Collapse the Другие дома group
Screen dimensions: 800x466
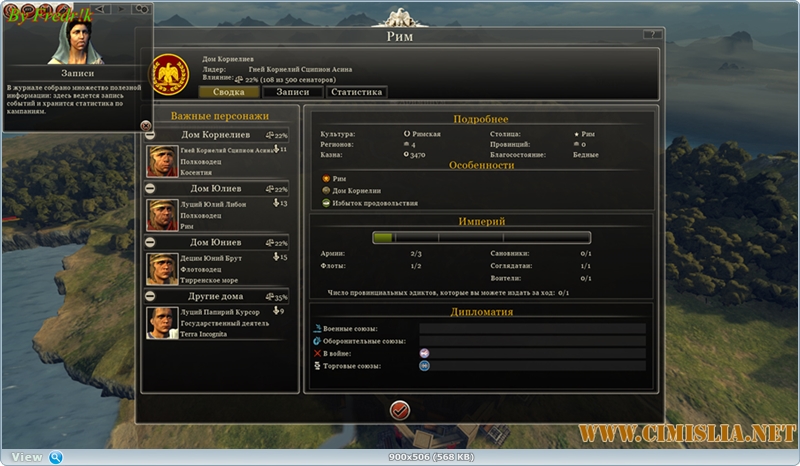coord(150,296)
